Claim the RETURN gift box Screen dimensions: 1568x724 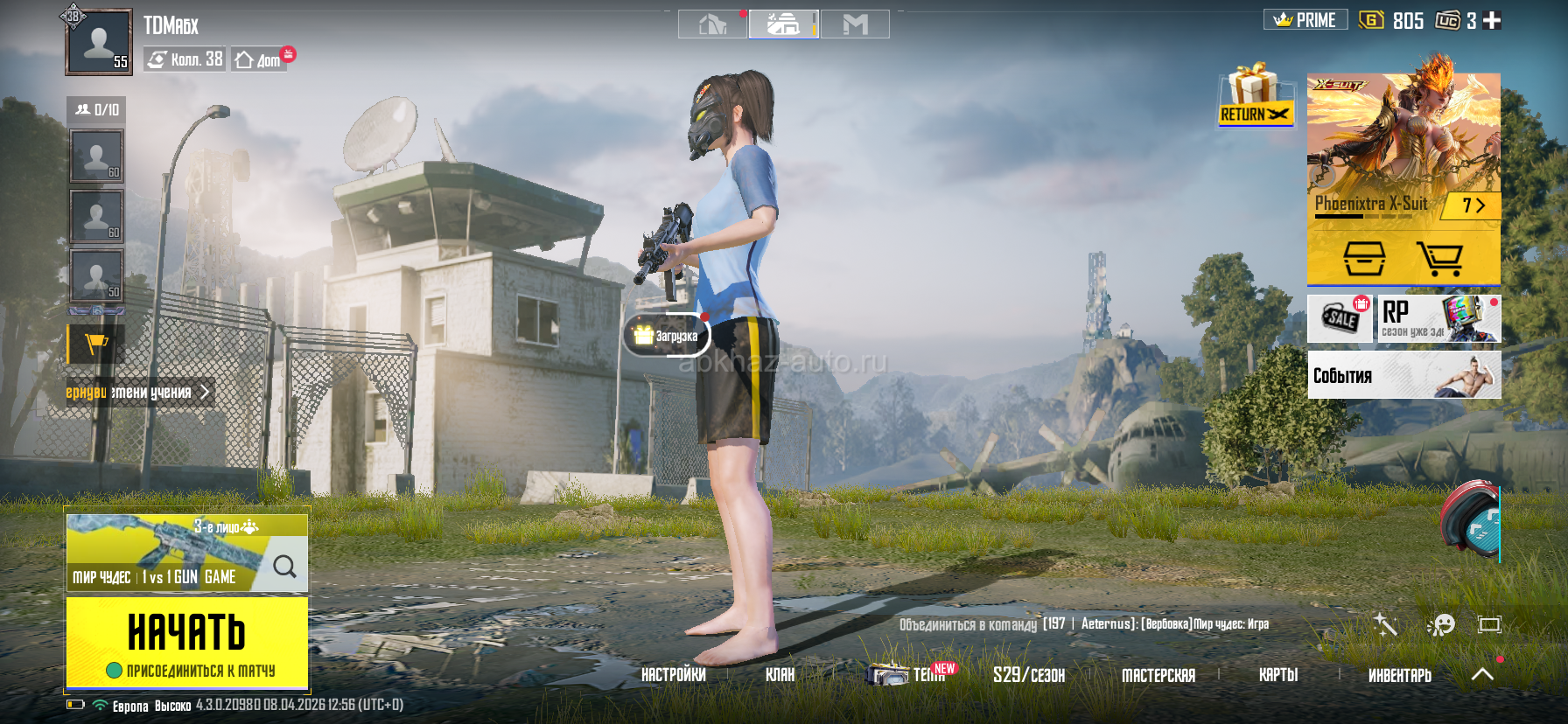[x=1256, y=94]
